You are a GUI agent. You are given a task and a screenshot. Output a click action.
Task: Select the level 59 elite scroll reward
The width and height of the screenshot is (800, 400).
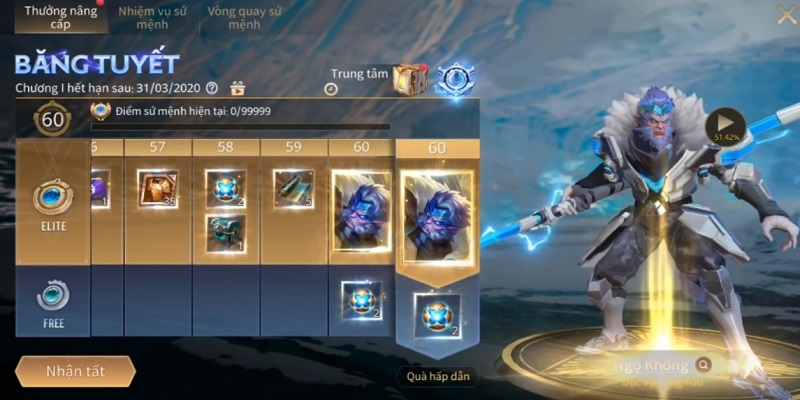(293, 188)
